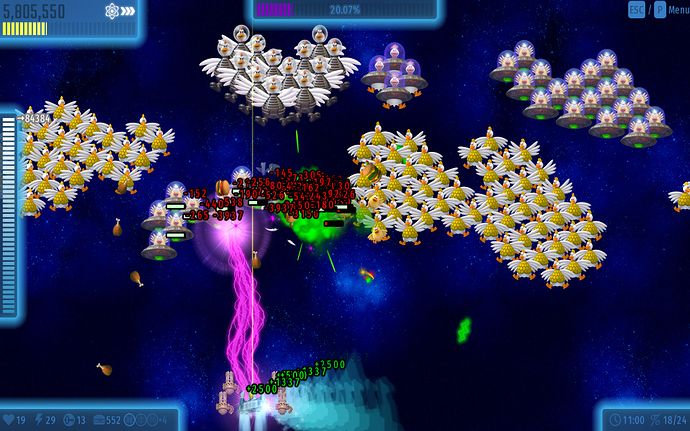Image resolution: width=690 pixels, height=431 pixels.
Task: Click the burger food icon
Action: point(98,419)
